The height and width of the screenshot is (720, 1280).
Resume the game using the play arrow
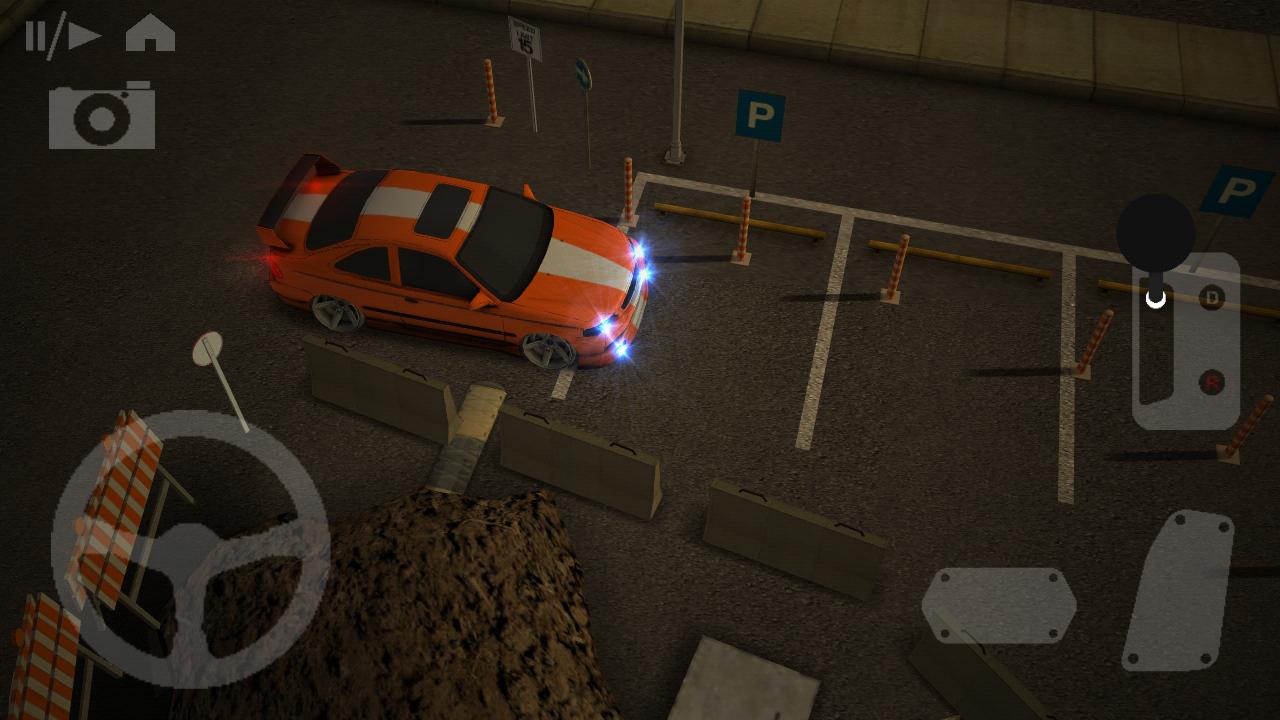pos(85,33)
